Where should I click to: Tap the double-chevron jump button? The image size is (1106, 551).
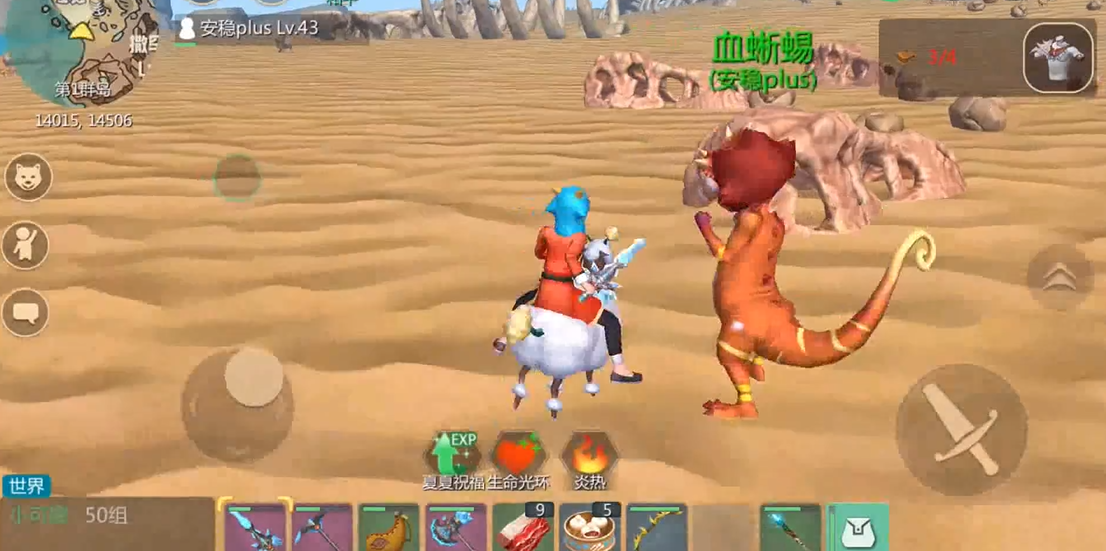tap(1059, 277)
